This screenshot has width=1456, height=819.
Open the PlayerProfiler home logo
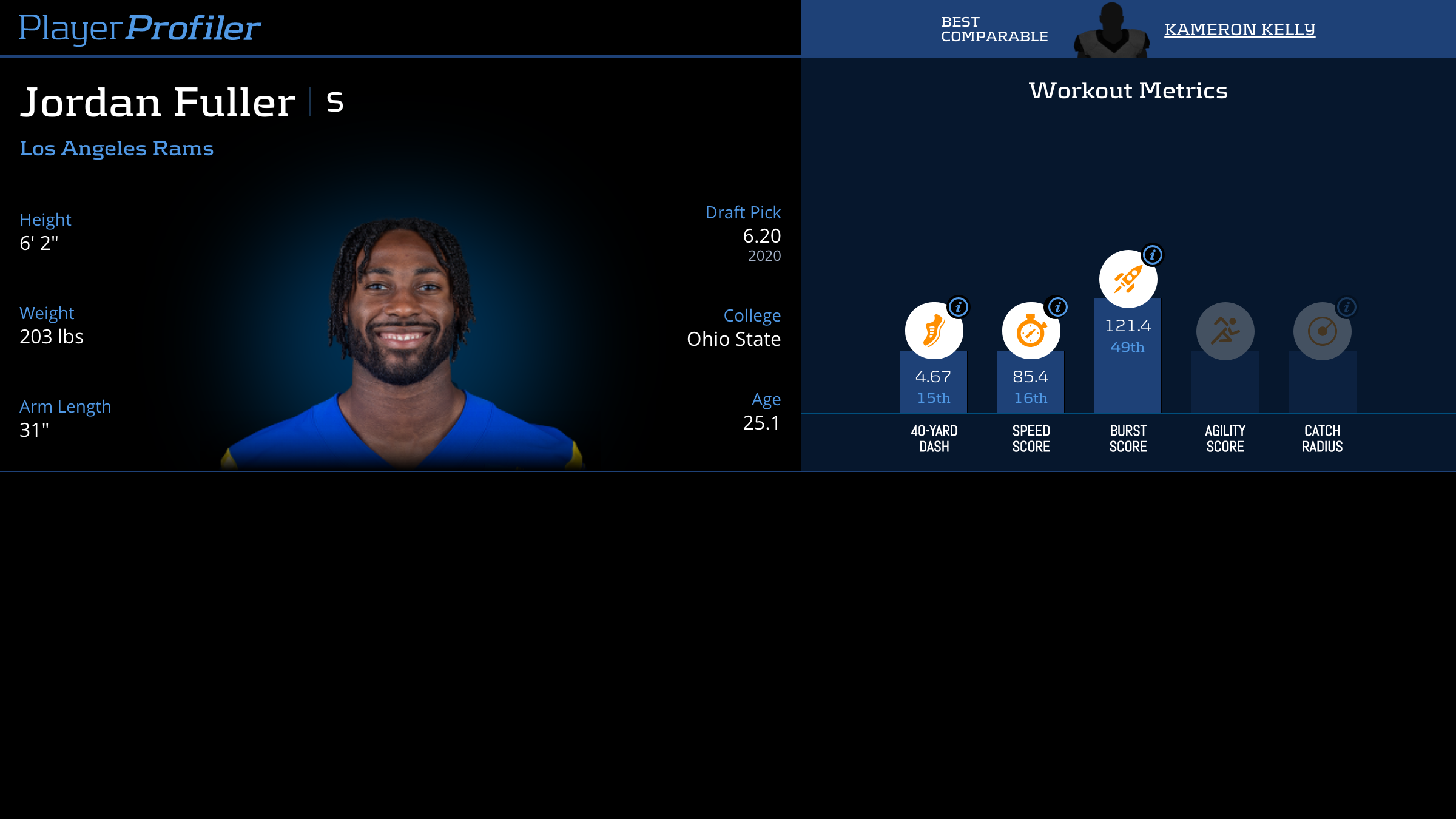(140, 29)
